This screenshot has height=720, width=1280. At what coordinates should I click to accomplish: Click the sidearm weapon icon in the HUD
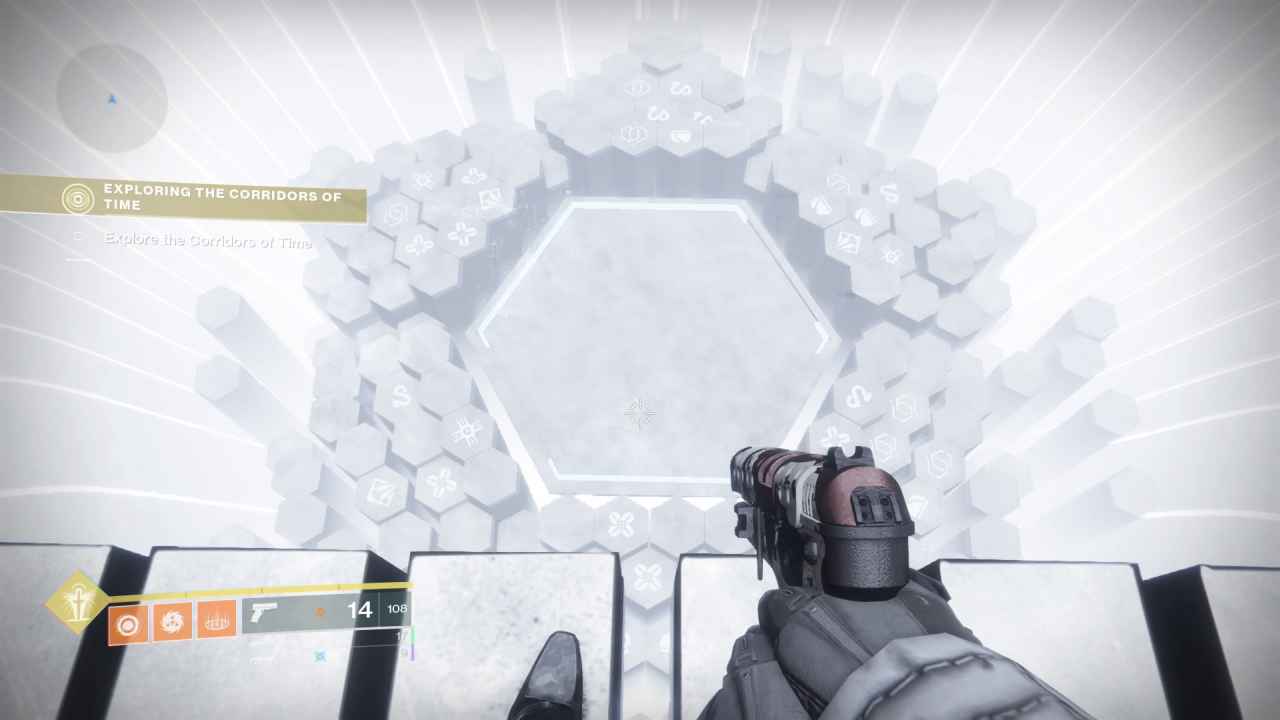[x=262, y=610]
